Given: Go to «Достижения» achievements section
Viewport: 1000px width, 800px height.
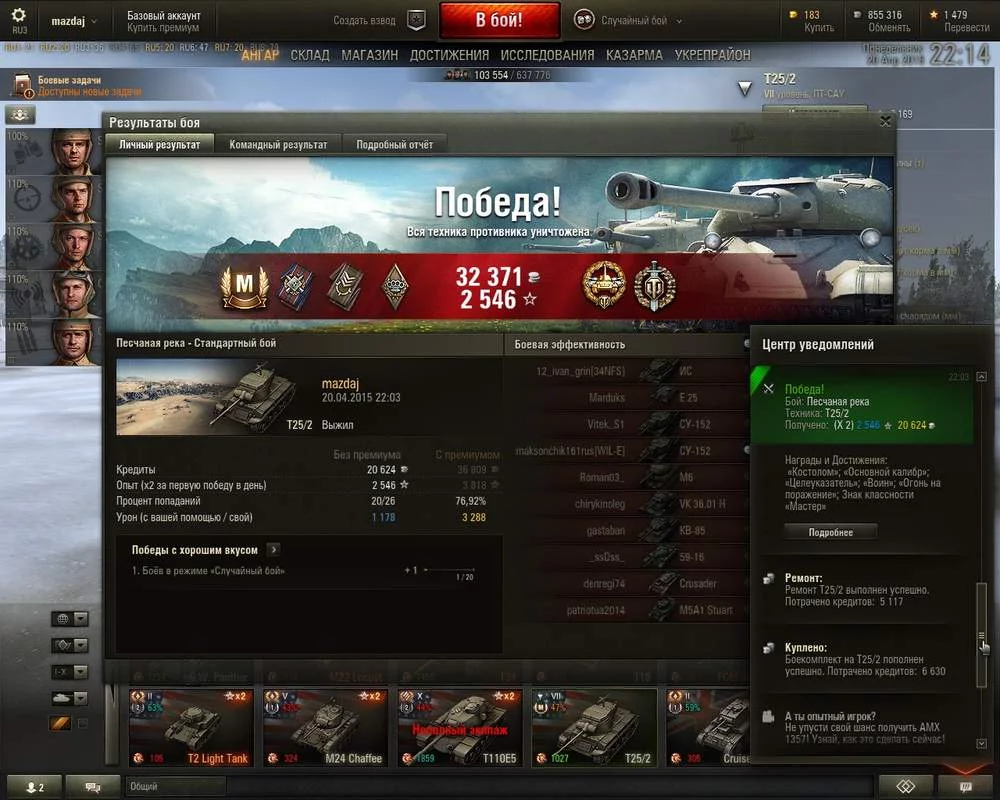Looking at the screenshot, I should [x=449, y=55].
